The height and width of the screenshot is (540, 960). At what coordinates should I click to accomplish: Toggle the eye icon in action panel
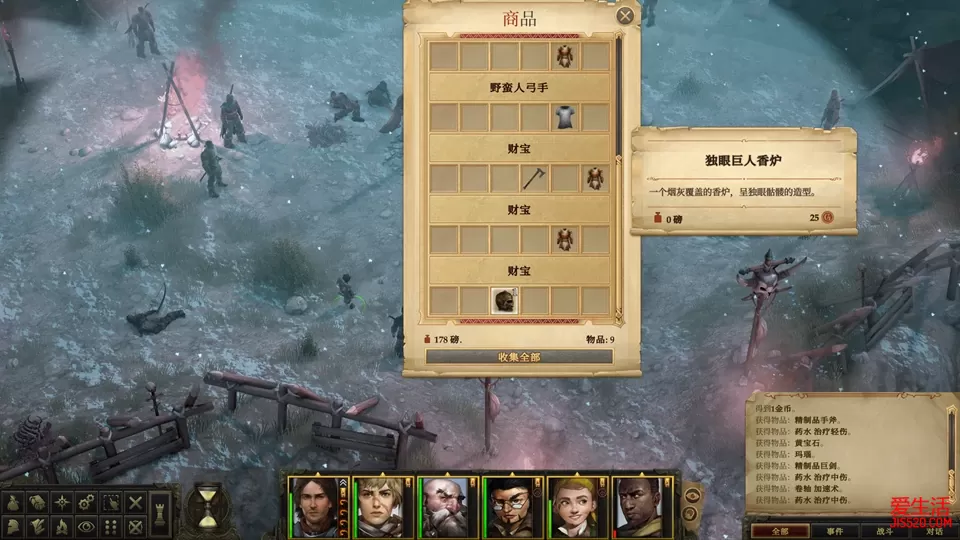[x=88, y=525]
